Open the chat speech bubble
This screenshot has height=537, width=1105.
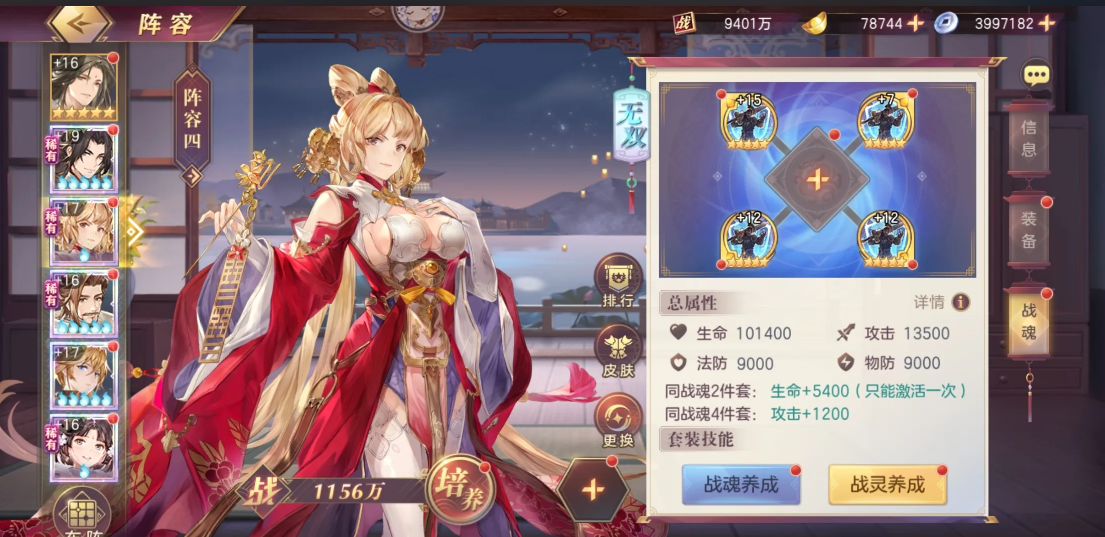coord(1035,73)
